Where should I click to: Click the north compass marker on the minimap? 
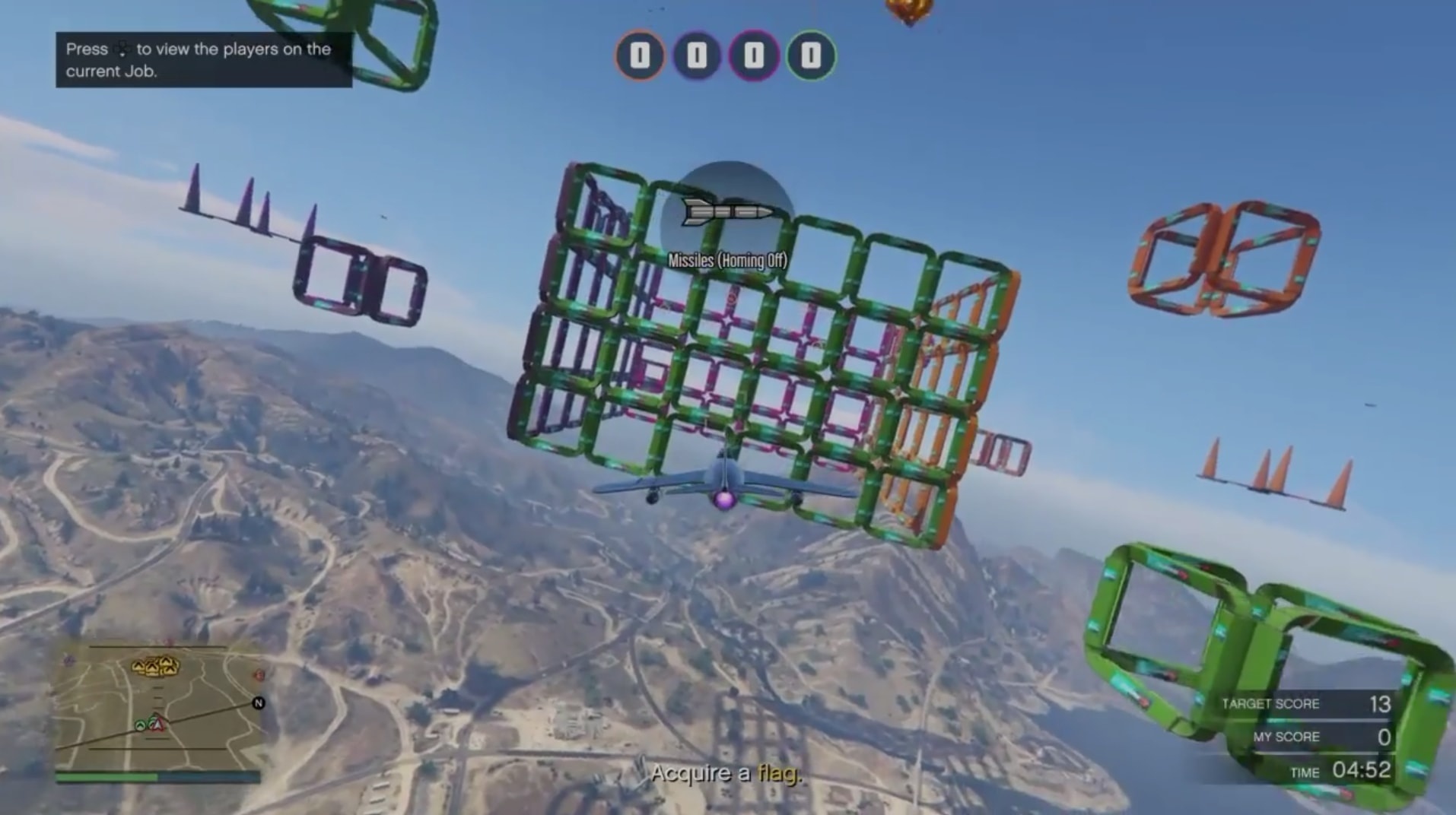click(259, 704)
